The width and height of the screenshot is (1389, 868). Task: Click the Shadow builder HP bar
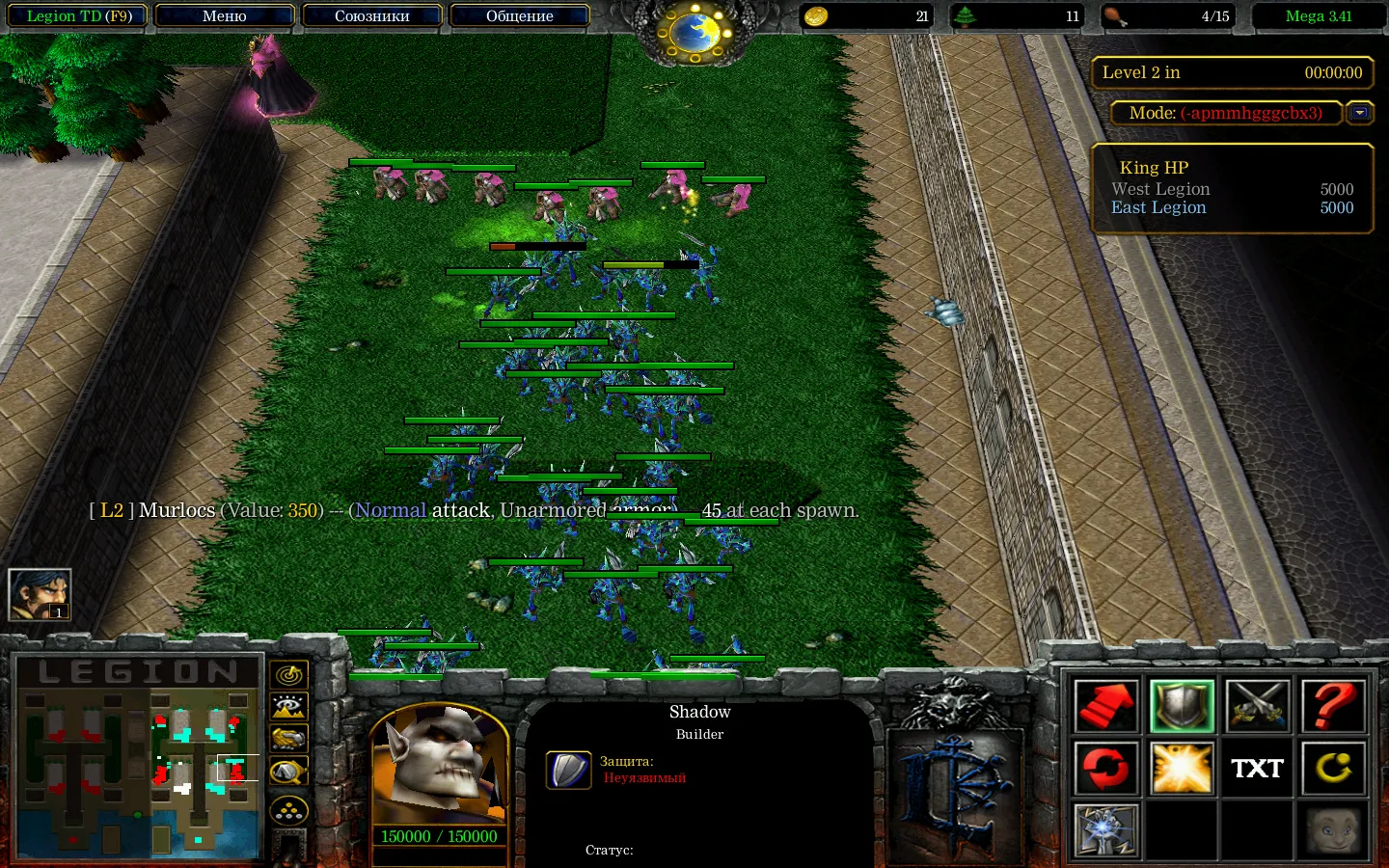tap(437, 837)
